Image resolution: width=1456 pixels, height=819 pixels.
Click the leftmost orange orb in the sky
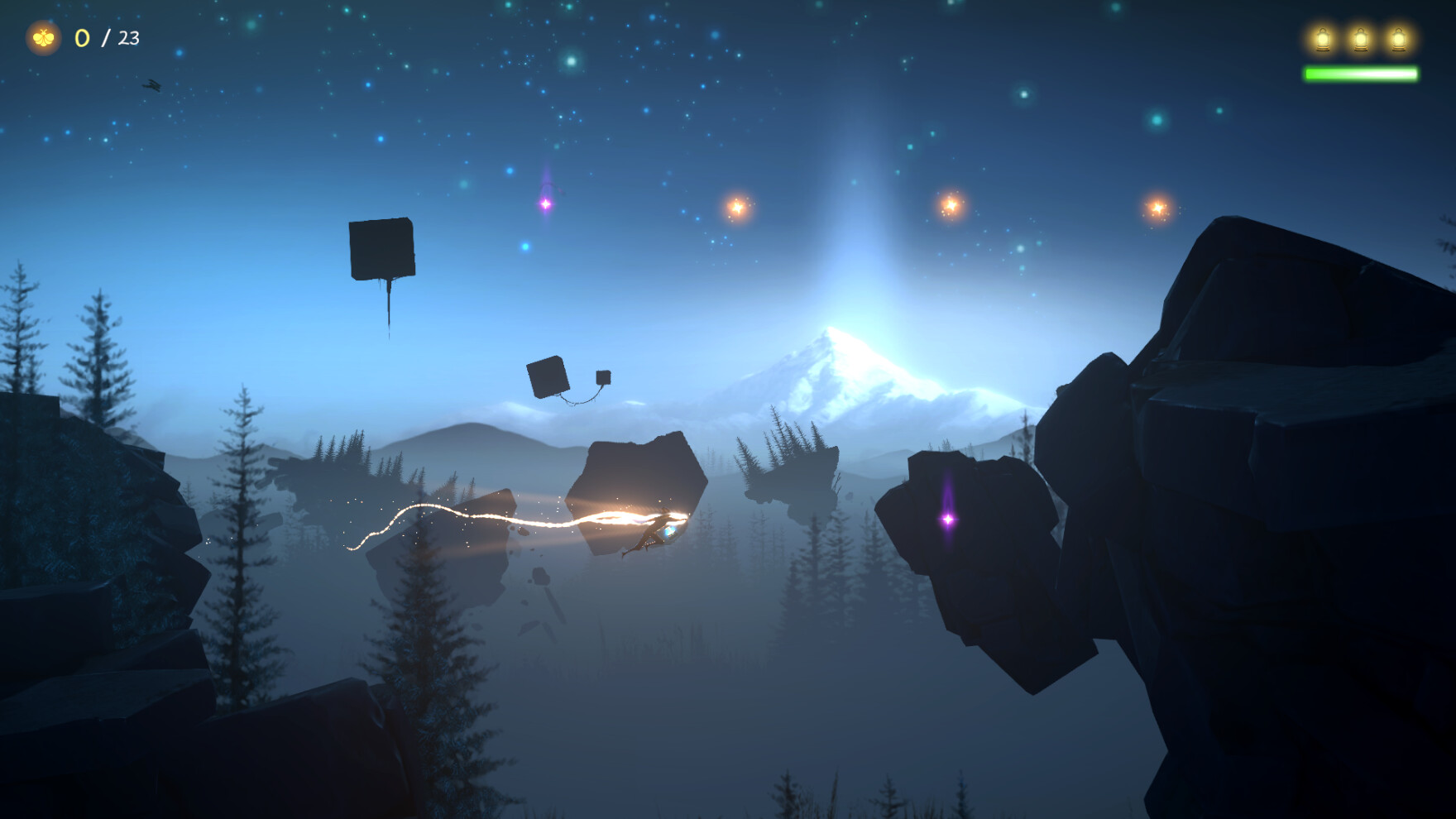(736, 207)
